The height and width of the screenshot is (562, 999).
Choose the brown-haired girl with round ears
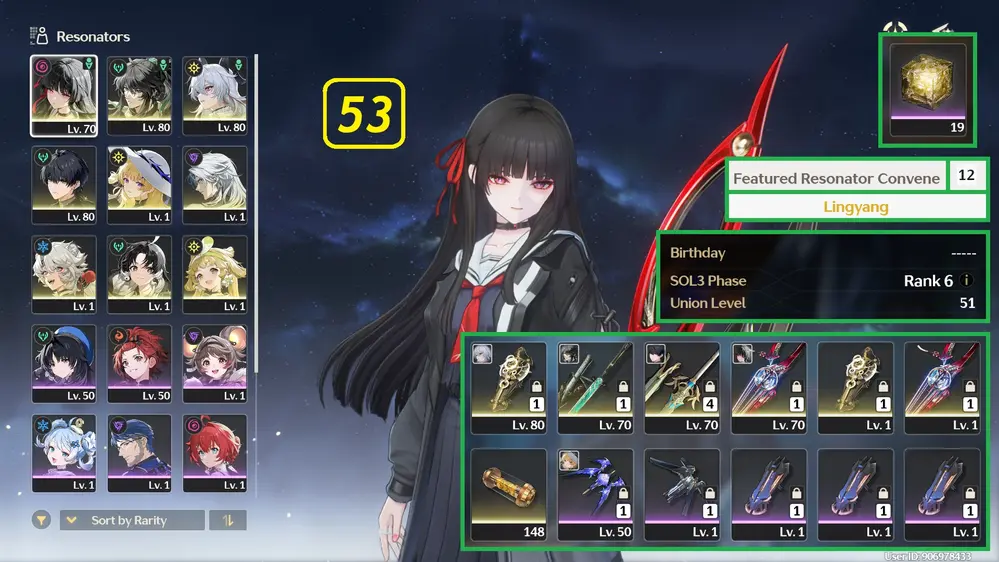[x=214, y=364]
